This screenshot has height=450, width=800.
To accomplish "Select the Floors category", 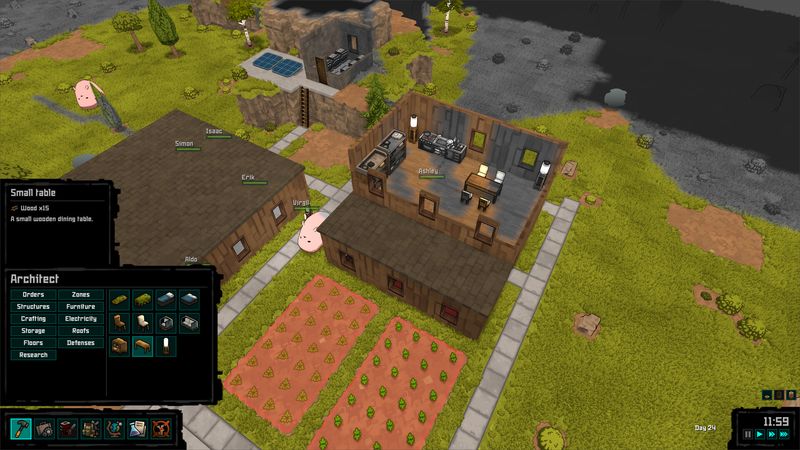I will pyautogui.click(x=33, y=343).
